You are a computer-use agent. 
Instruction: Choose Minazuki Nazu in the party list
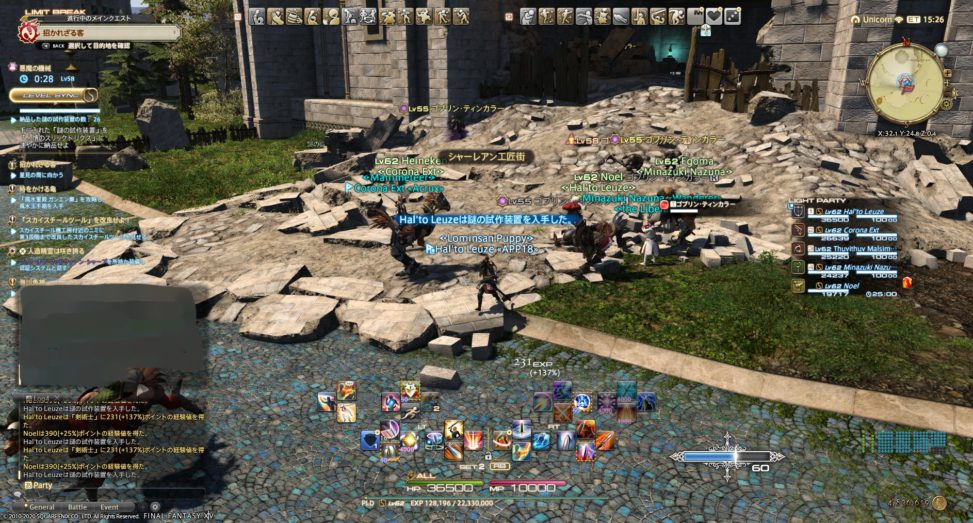857,267
